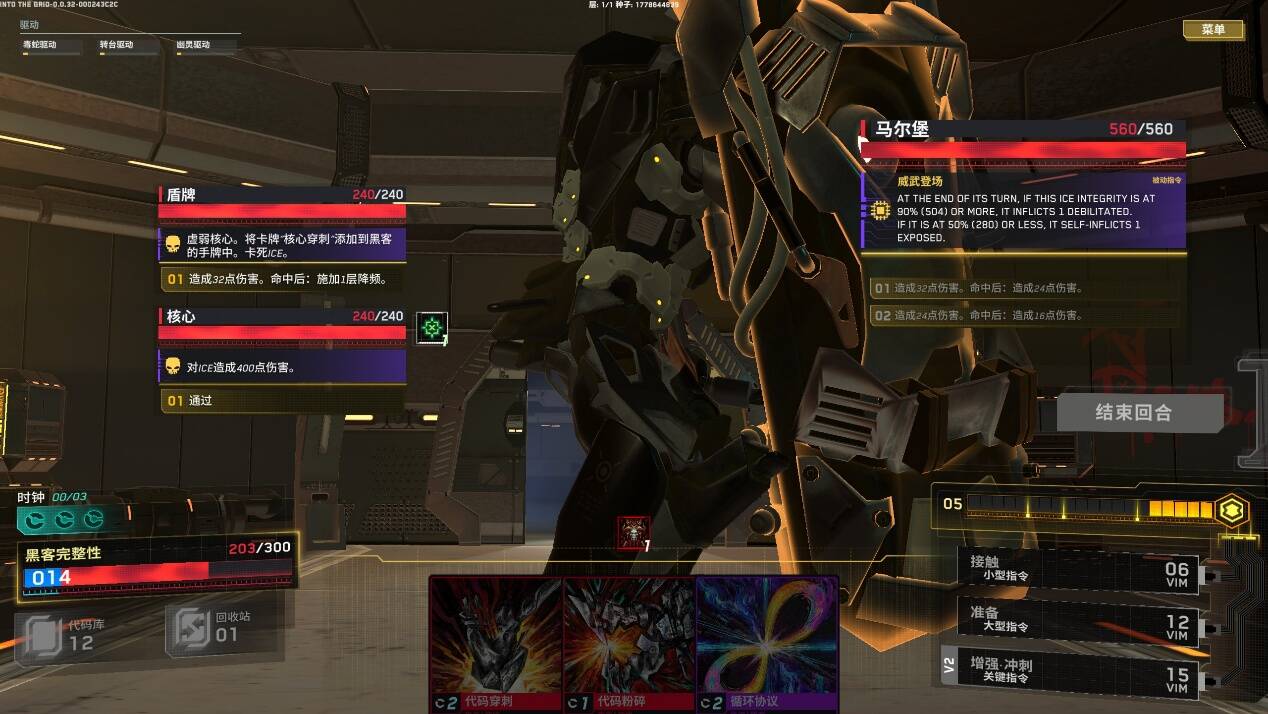This screenshot has width=1268, height=714.
Task: Select the 幽灵驱动 drive
Action: (193, 45)
